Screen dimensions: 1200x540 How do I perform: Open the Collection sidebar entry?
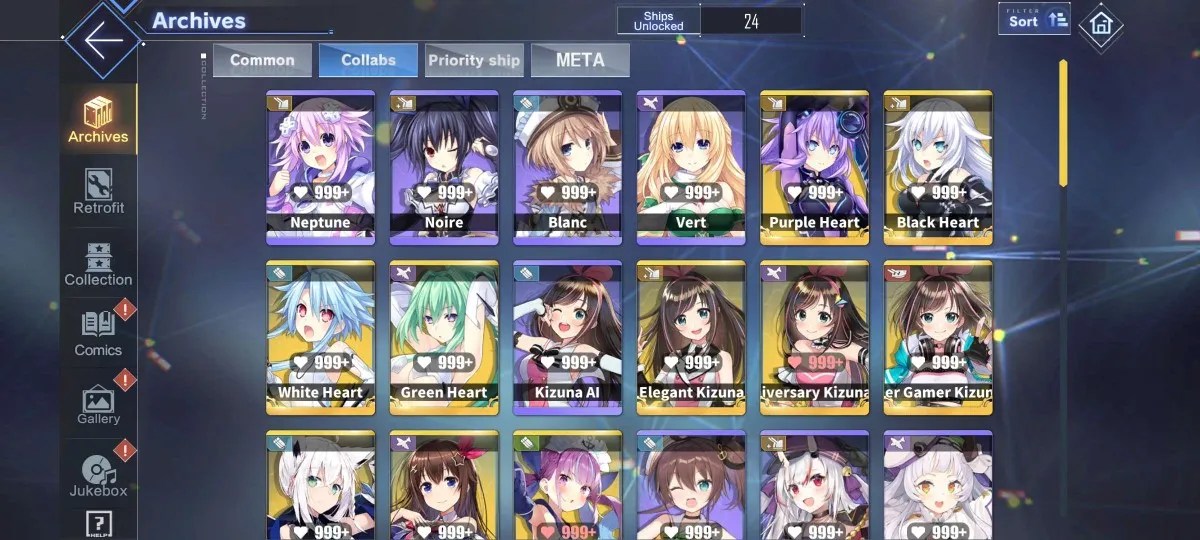pos(99,263)
